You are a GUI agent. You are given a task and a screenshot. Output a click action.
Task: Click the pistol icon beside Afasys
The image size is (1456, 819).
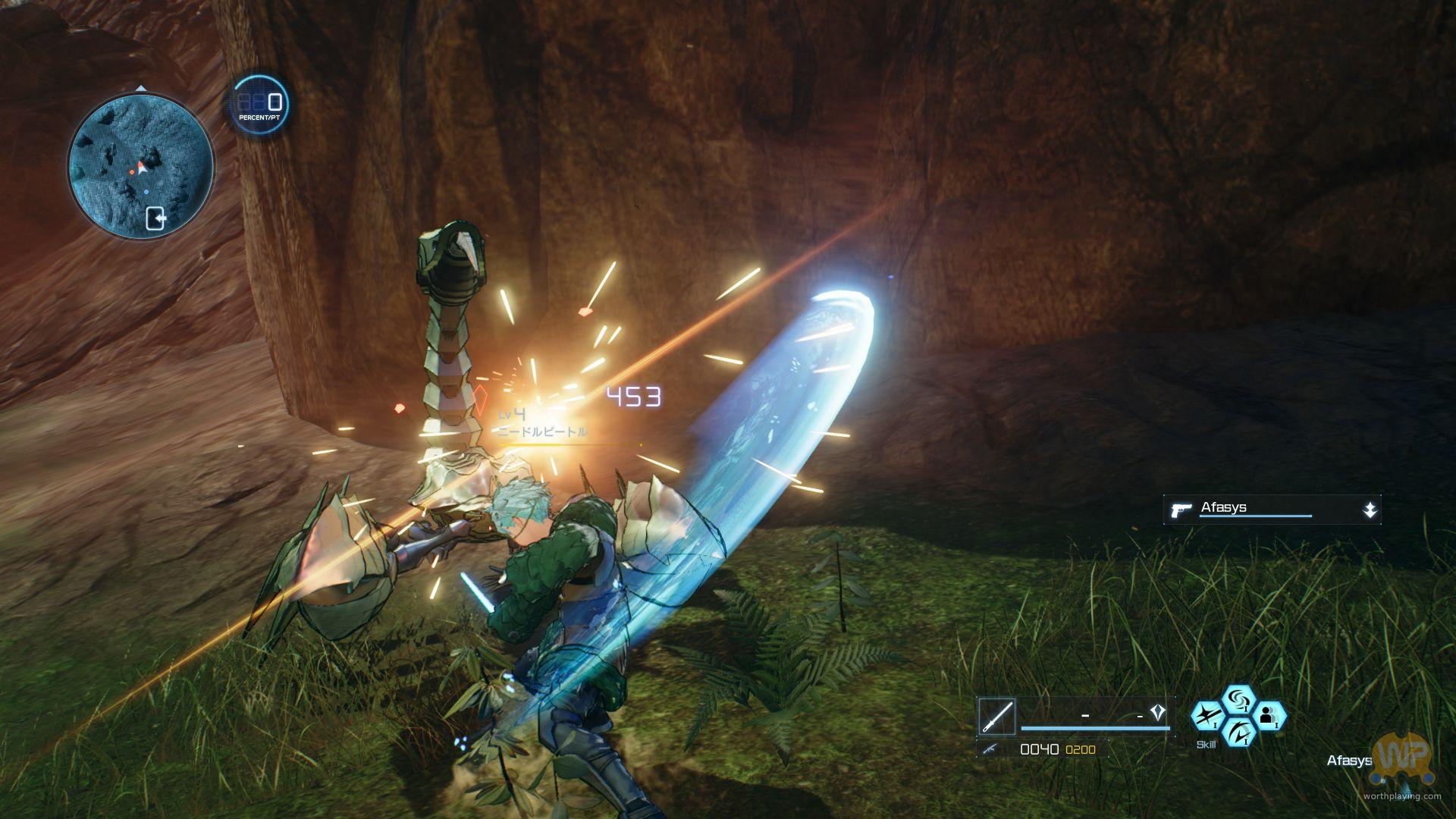[1181, 510]
